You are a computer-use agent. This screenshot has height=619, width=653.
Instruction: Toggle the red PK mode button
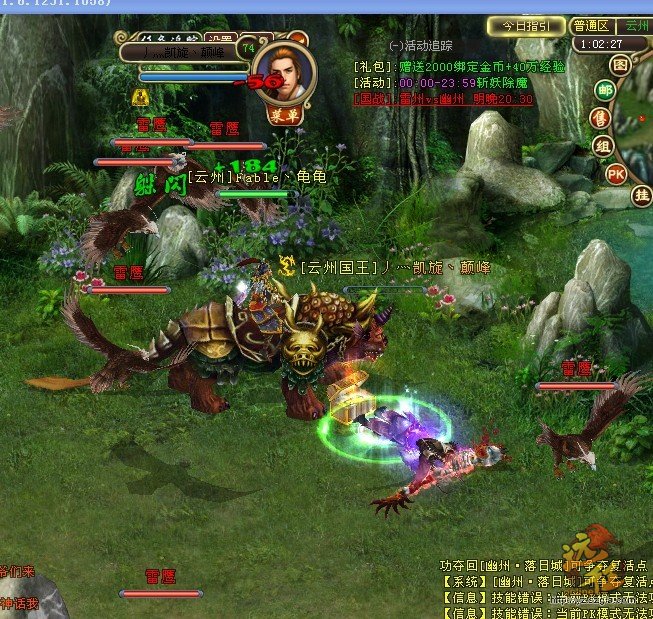[x=617, y=173]
